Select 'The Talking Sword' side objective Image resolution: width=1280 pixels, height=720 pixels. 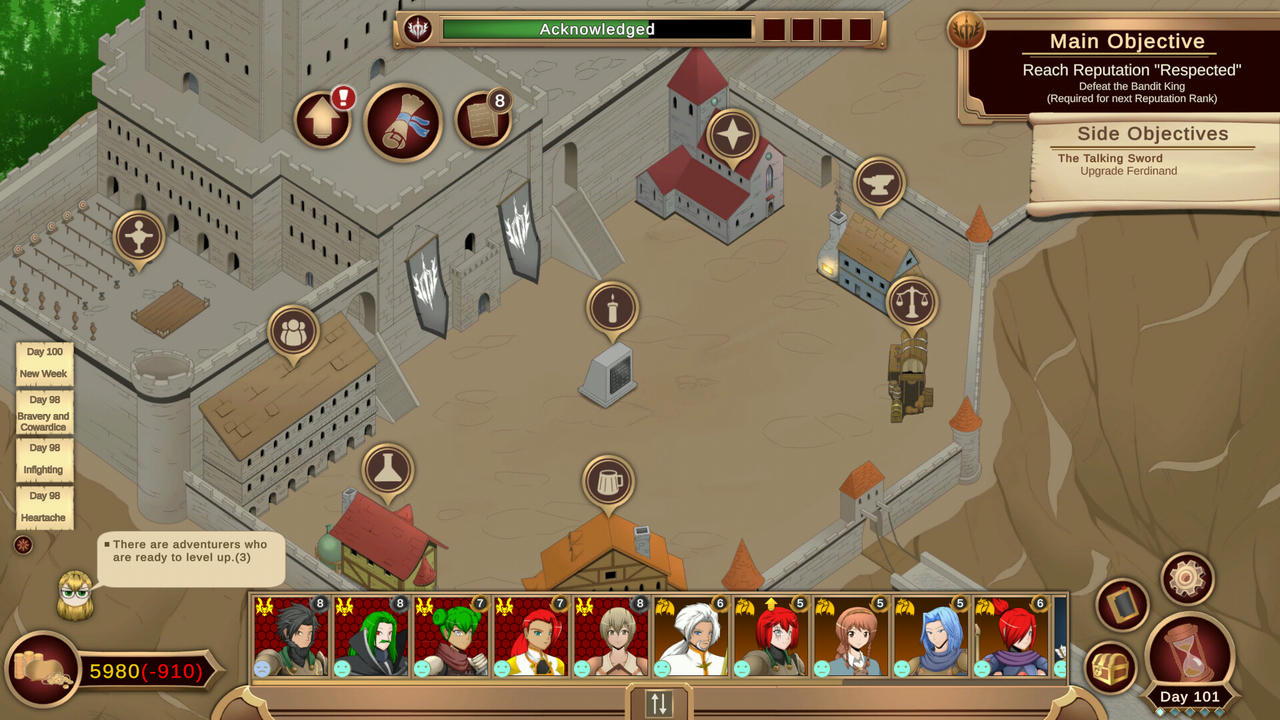click(1110, 158)
